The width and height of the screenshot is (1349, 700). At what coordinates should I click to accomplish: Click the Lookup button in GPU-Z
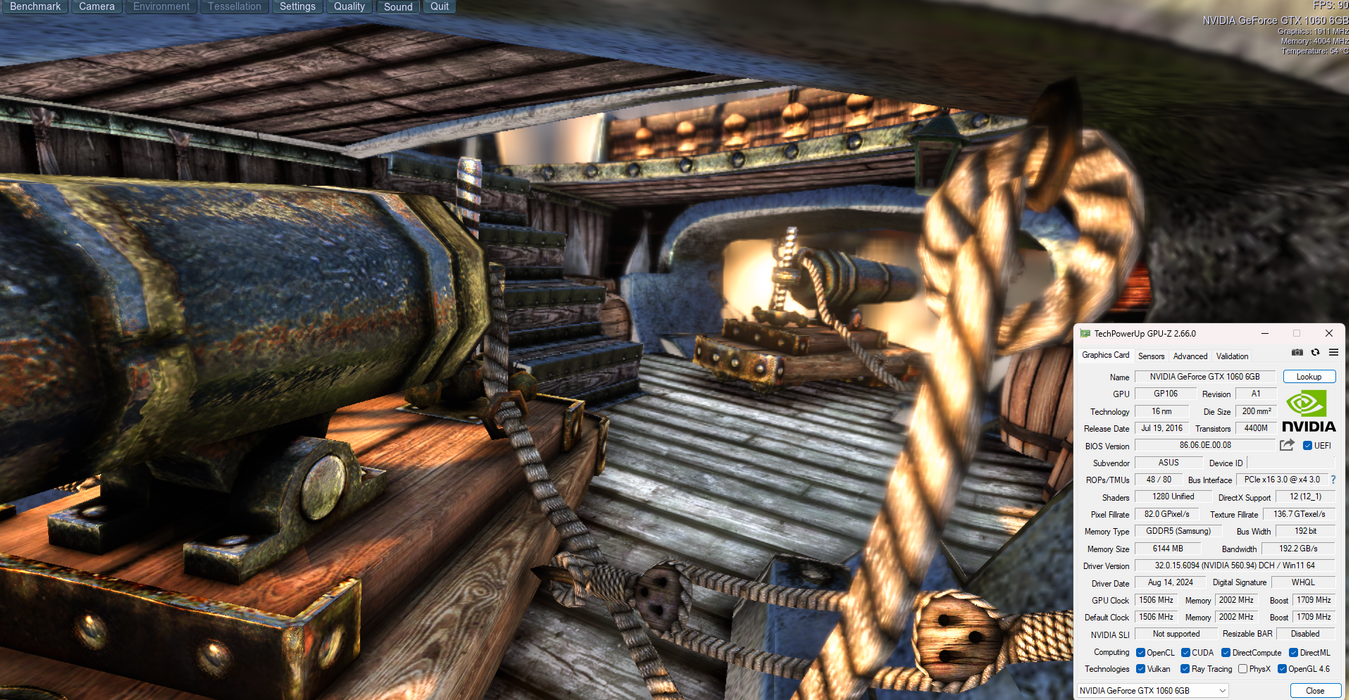1309,377
